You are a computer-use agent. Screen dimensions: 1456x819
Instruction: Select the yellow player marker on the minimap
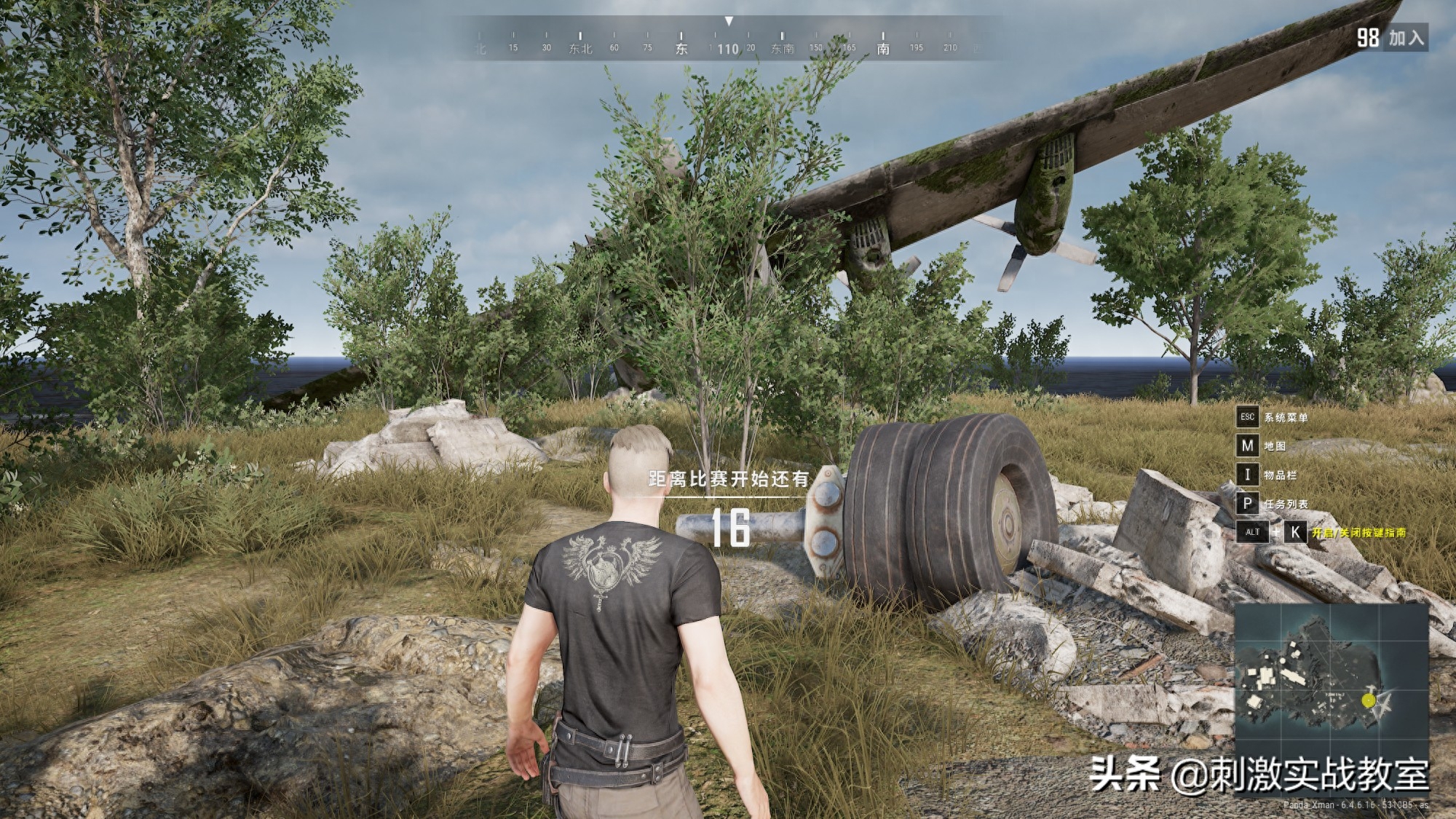[x=1369, y=700]
